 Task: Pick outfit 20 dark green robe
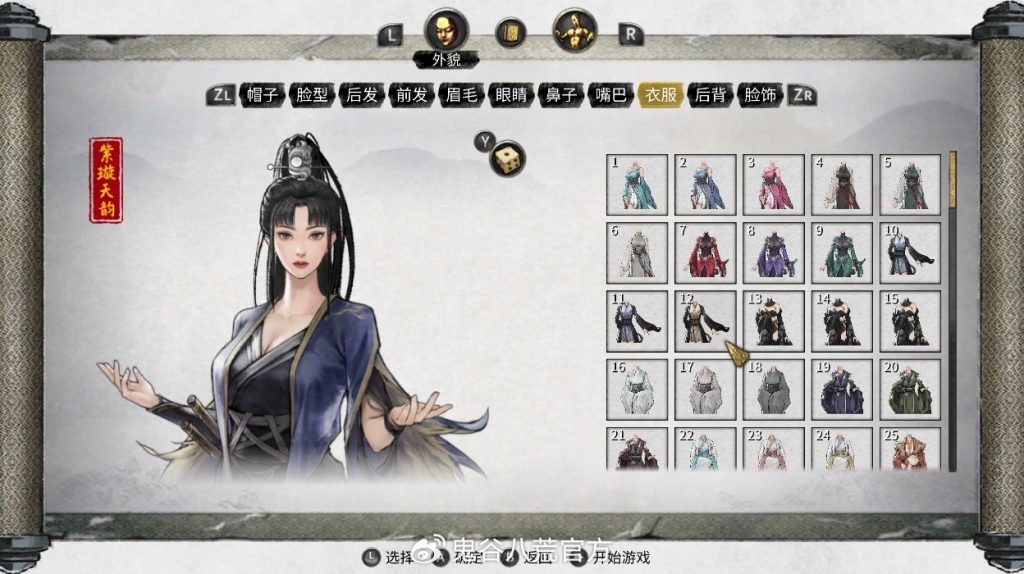coord(909,388)
